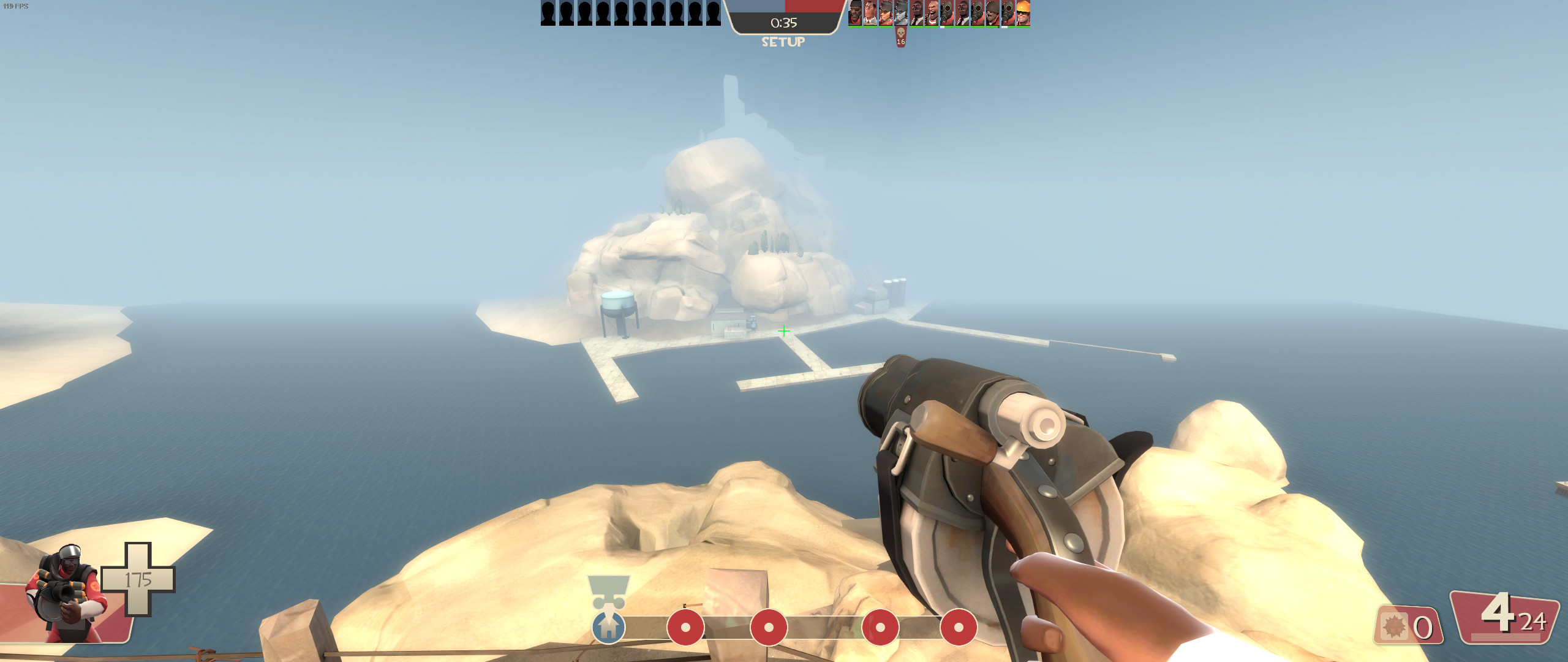Expand the dead player's banner below the avatars
This screenshot has height=662, width=1568.
tap(900, 38)
